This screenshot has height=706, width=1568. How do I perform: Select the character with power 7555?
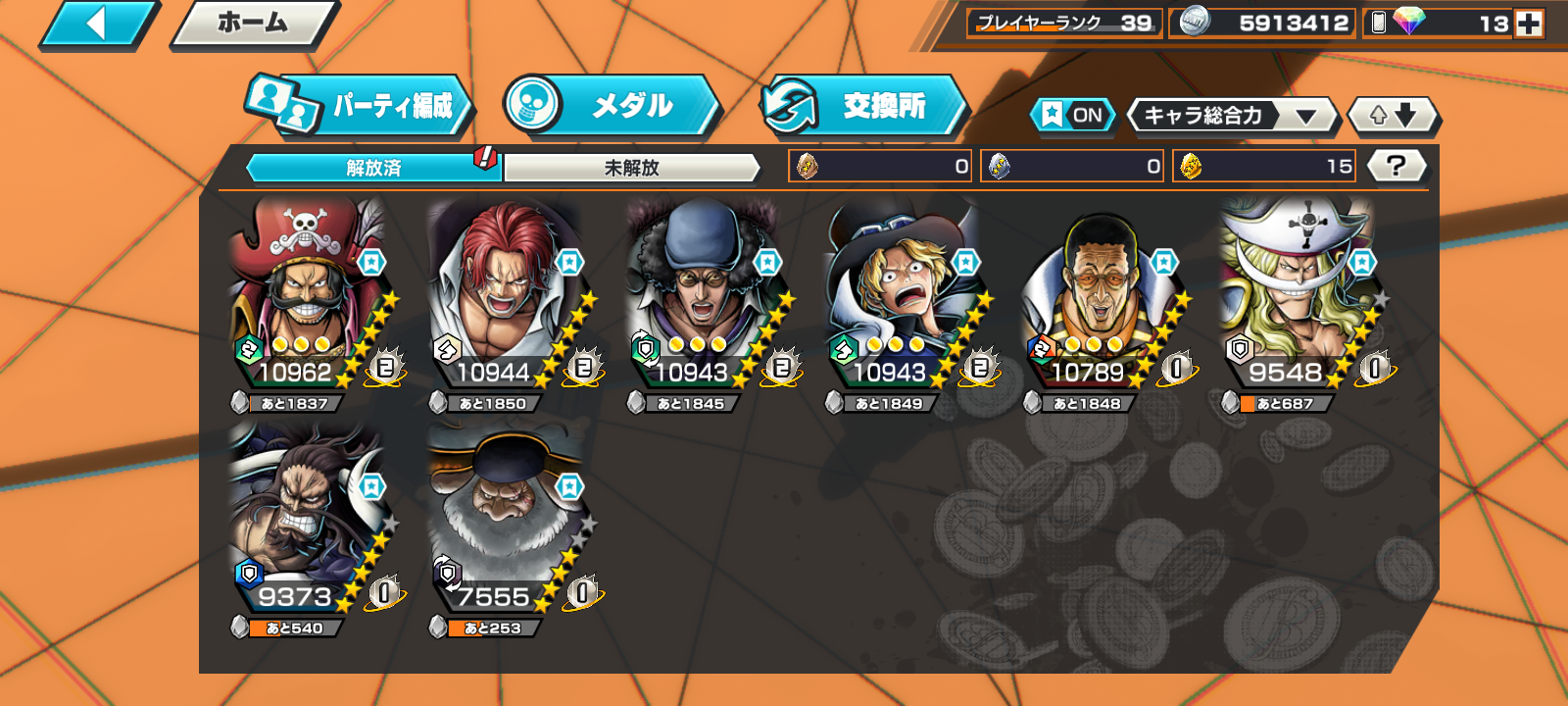504,520
